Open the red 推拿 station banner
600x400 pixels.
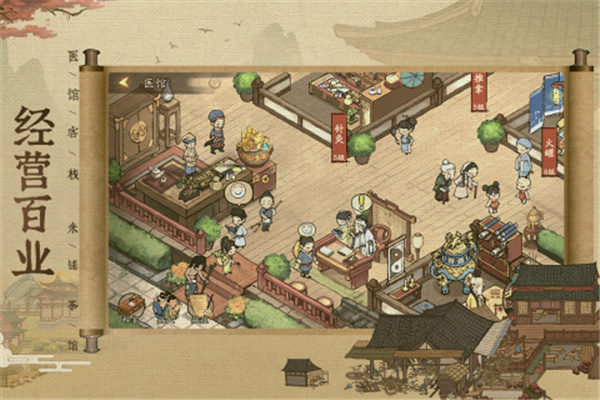click(x=478, y=92)
